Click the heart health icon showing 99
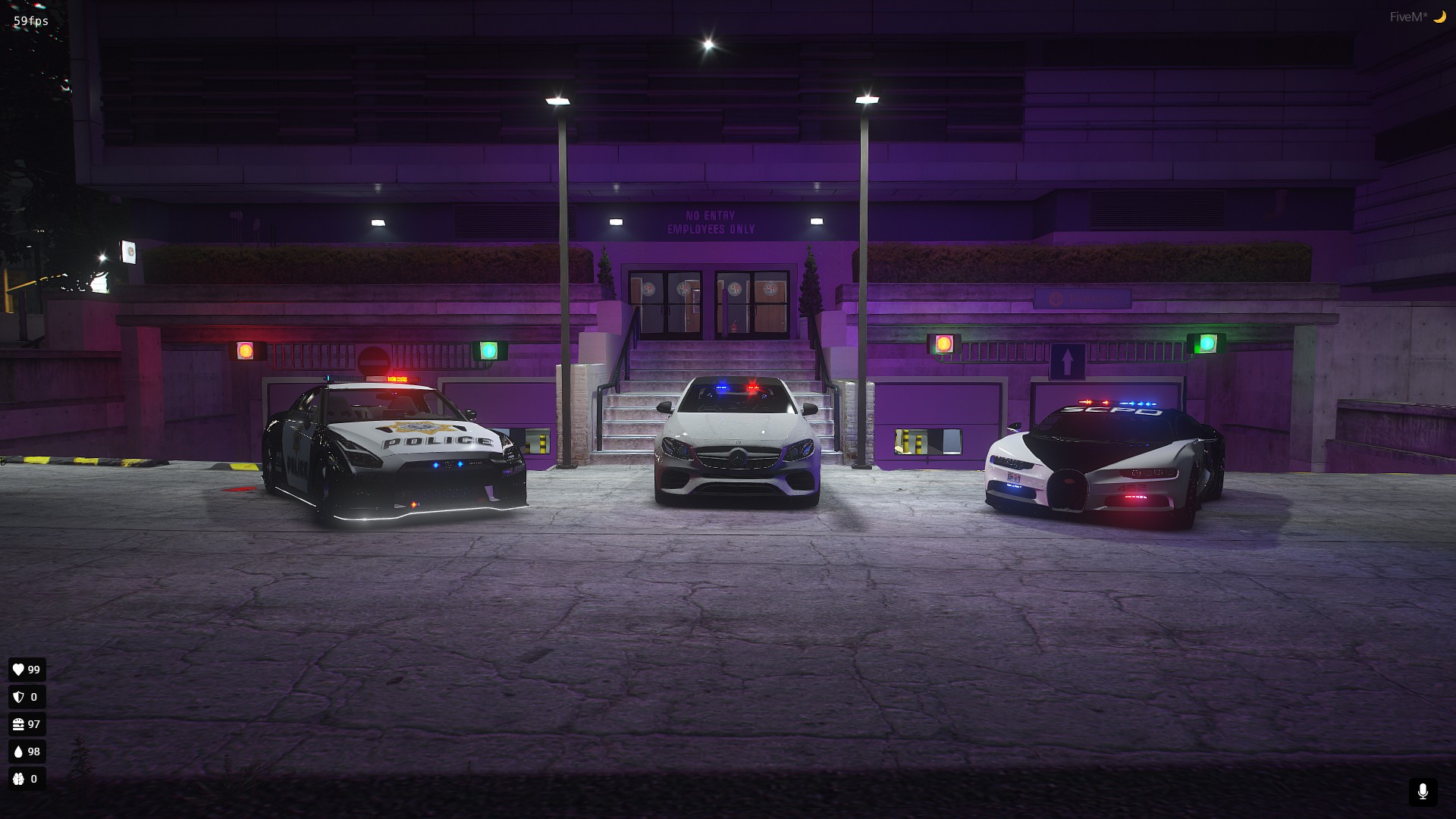 pyautogui.click(x=18, y=670)
